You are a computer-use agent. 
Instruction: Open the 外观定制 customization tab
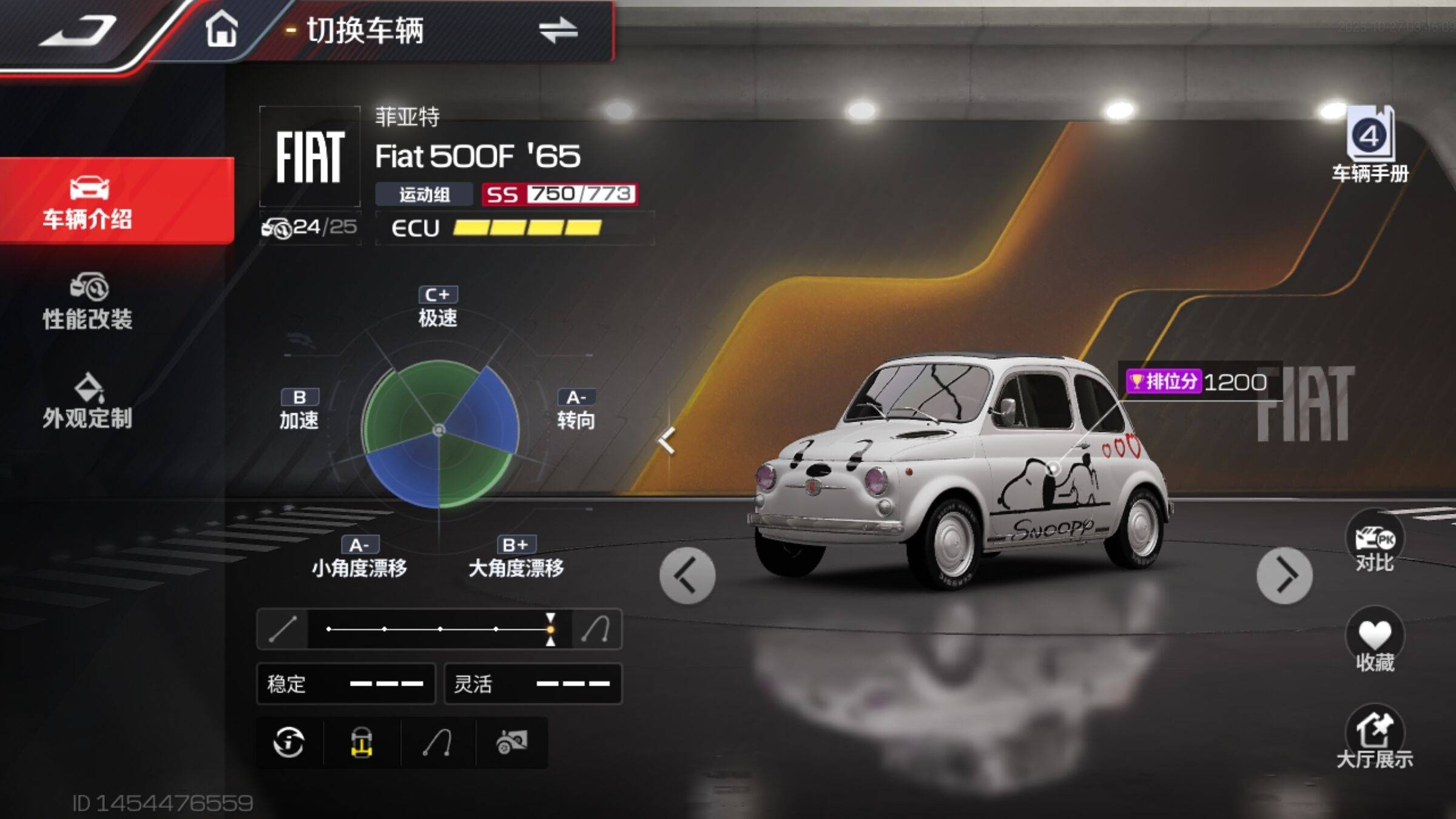click(x=89, y=401)
